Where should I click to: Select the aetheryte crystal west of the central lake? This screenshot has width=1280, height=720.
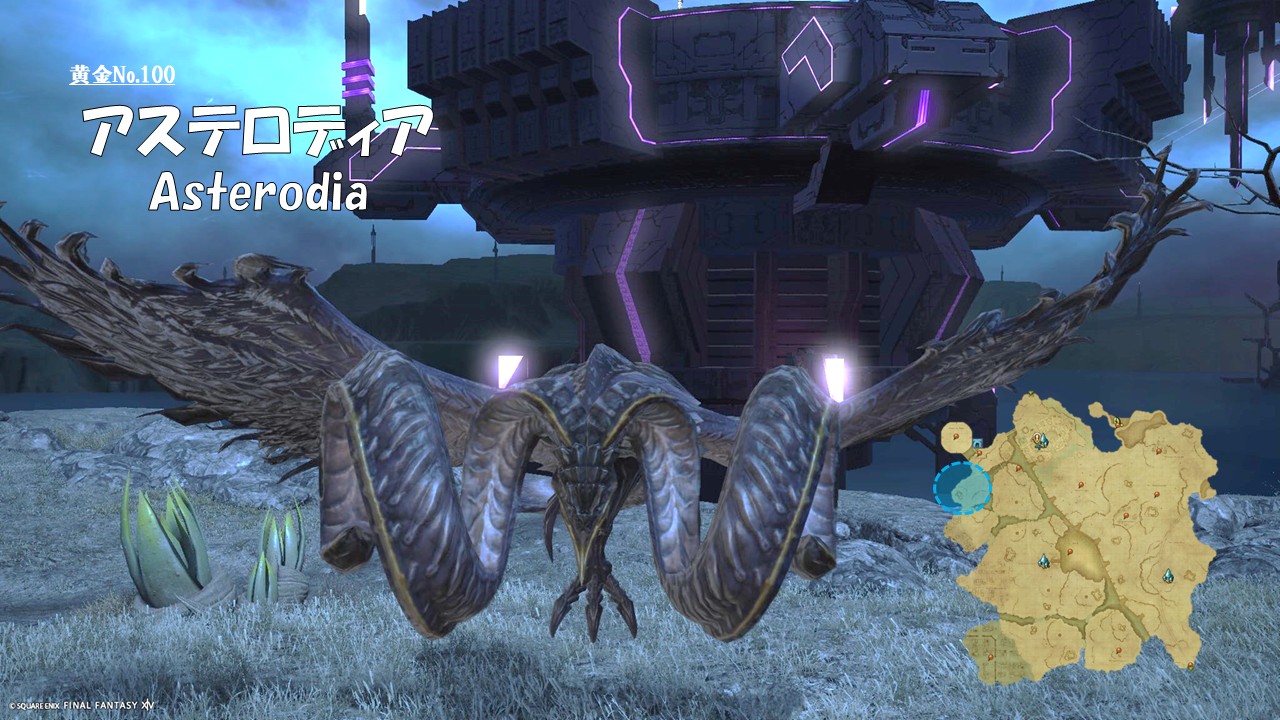tap(1044, 561)
